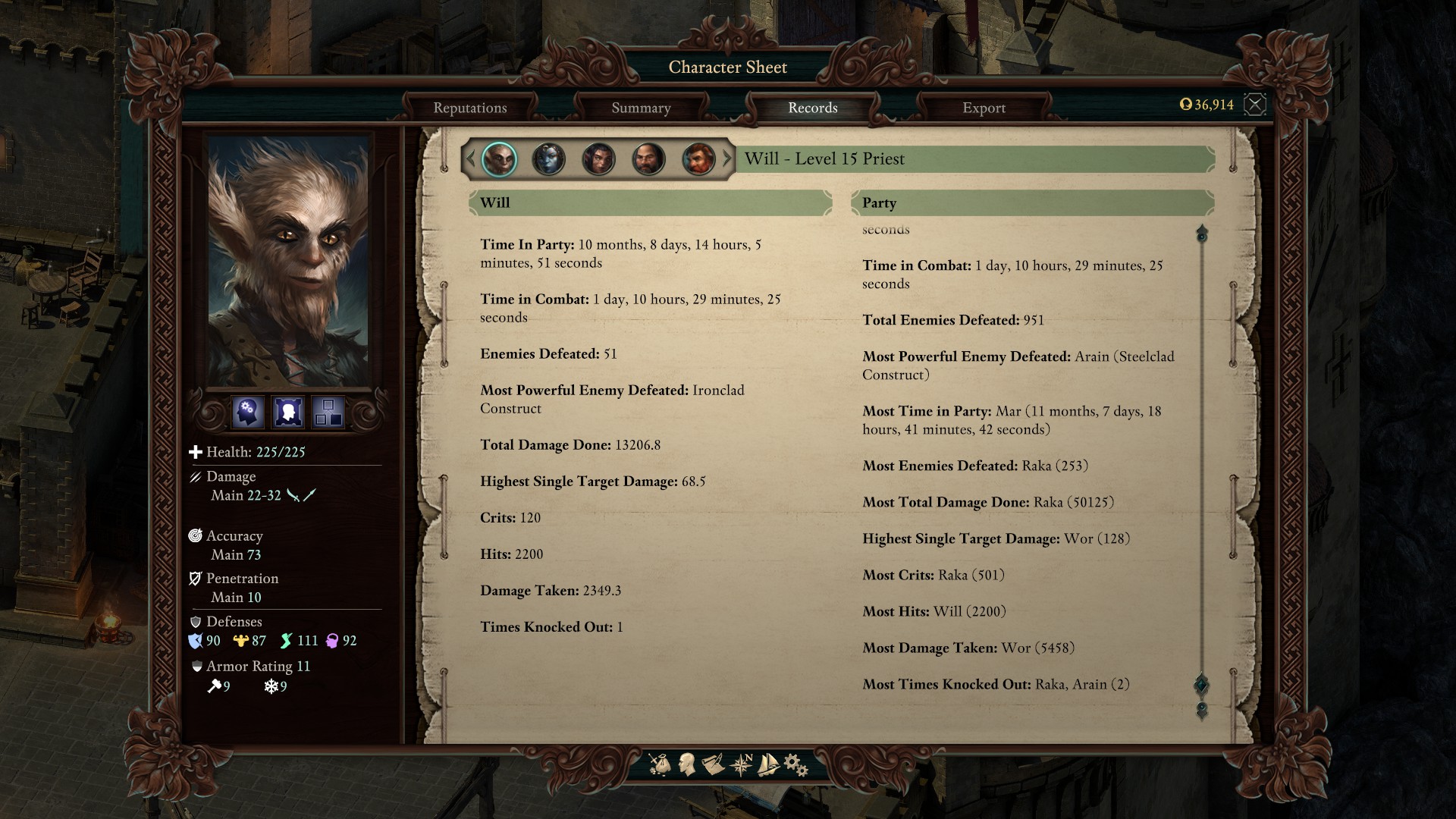Select the Records tab
This screenshot has width=1456, height=819.
812,108
